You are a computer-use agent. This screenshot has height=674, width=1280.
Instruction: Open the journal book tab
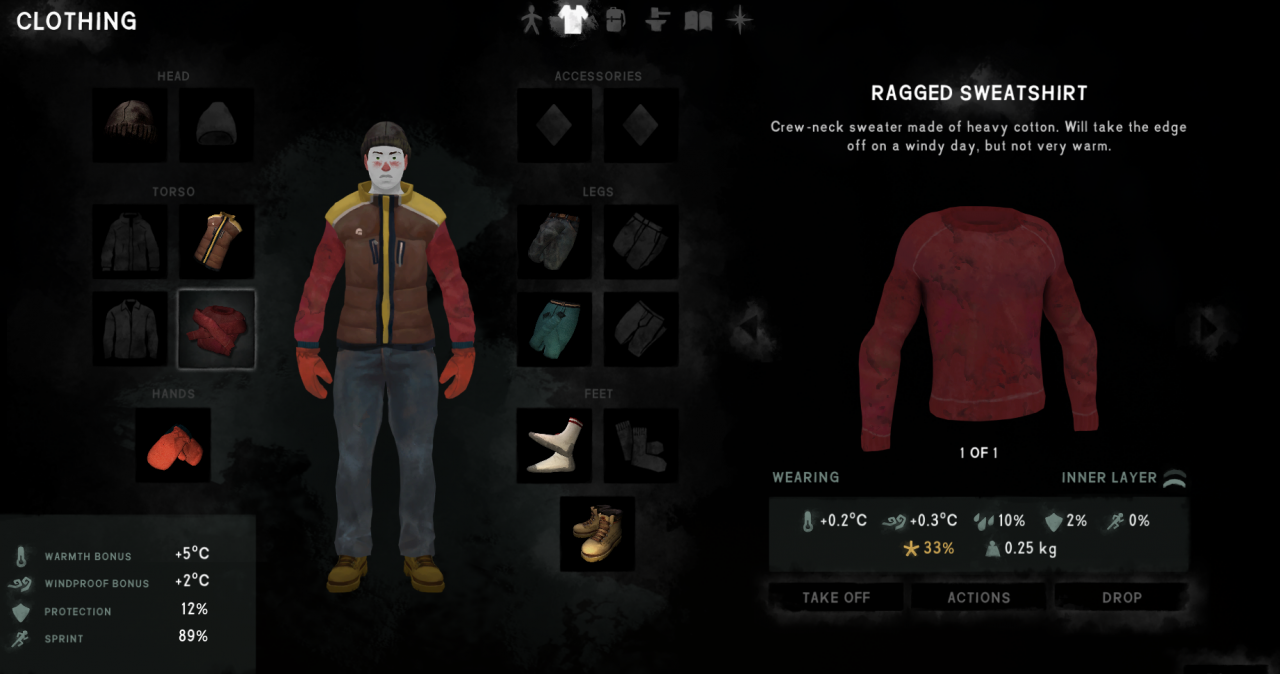coord(698,20)
